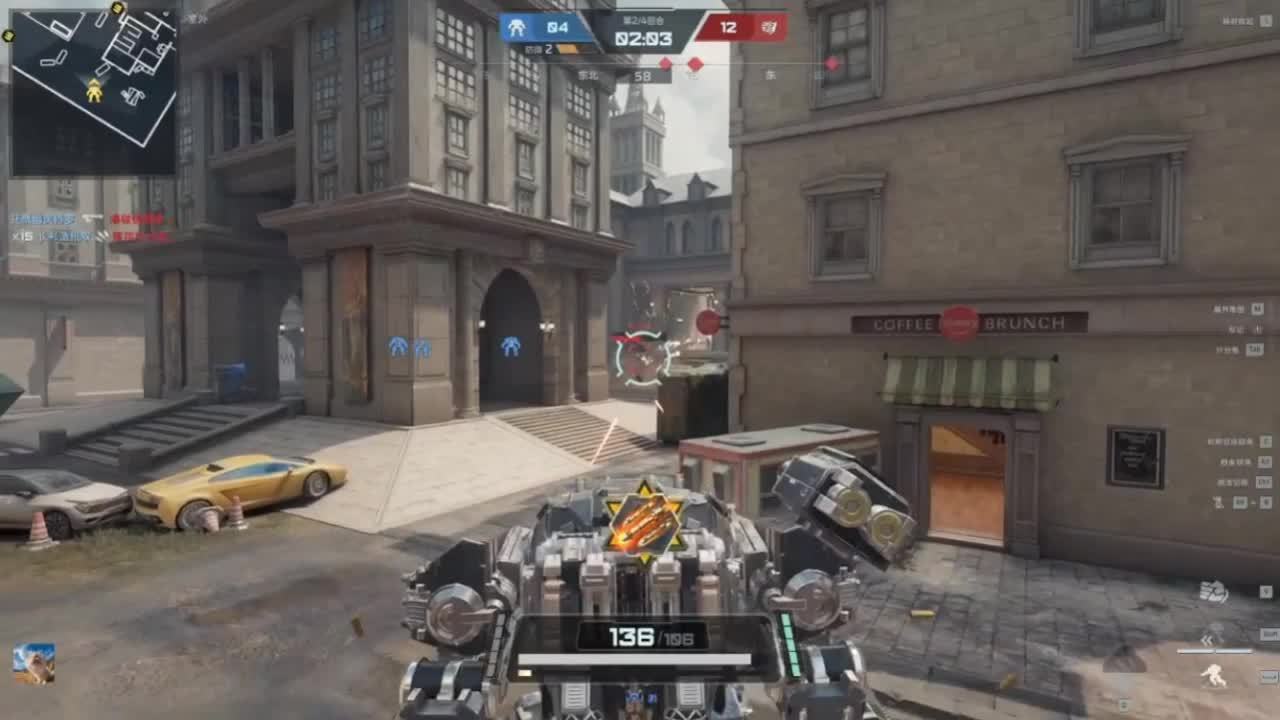This screenshot has width=1280, height=720.
Task: Click the red team score emblem
Action: tap(768, 28)
